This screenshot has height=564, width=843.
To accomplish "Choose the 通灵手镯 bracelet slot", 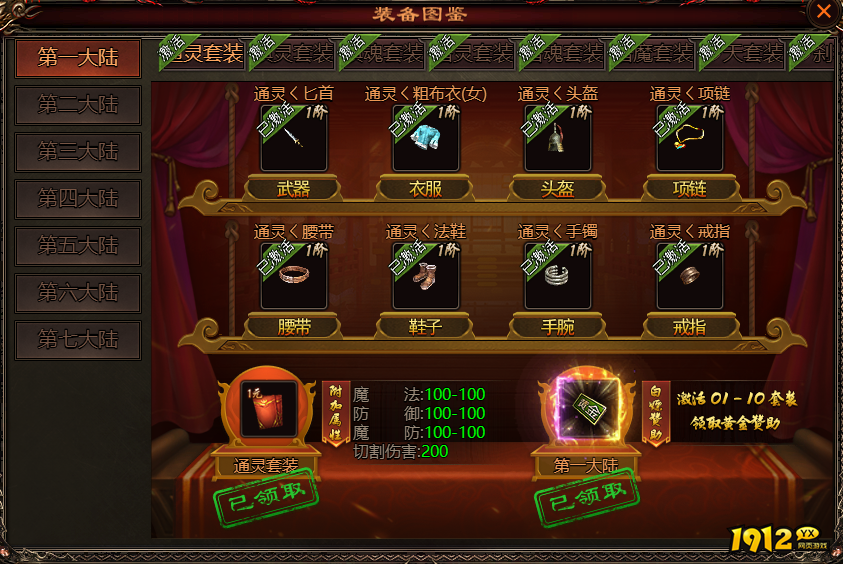I will click(558, 275).
